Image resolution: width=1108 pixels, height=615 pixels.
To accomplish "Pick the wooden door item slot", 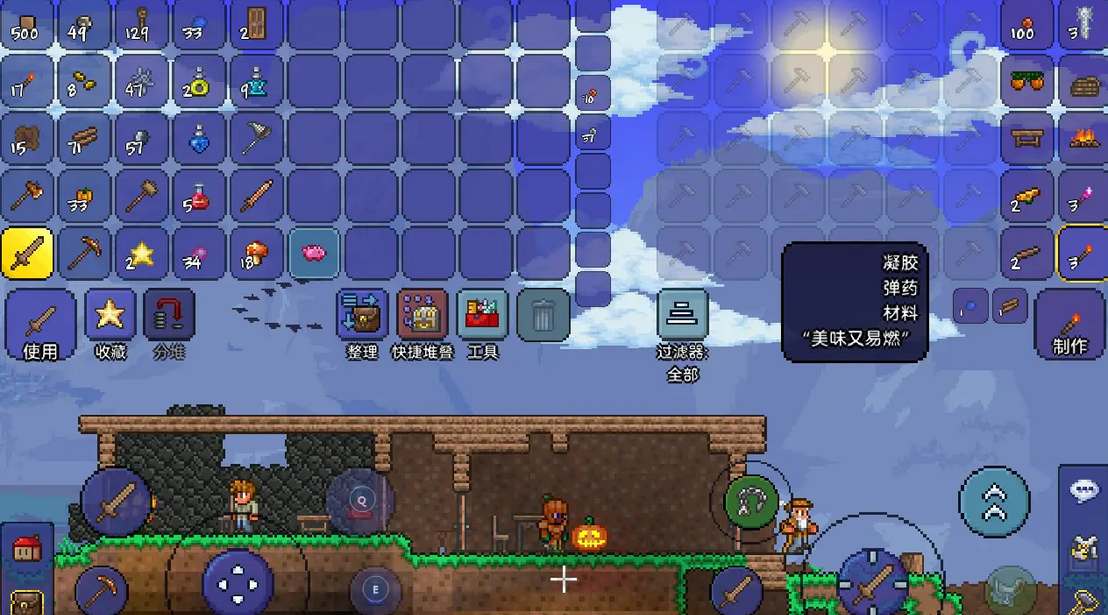I will tap(256, 24).
